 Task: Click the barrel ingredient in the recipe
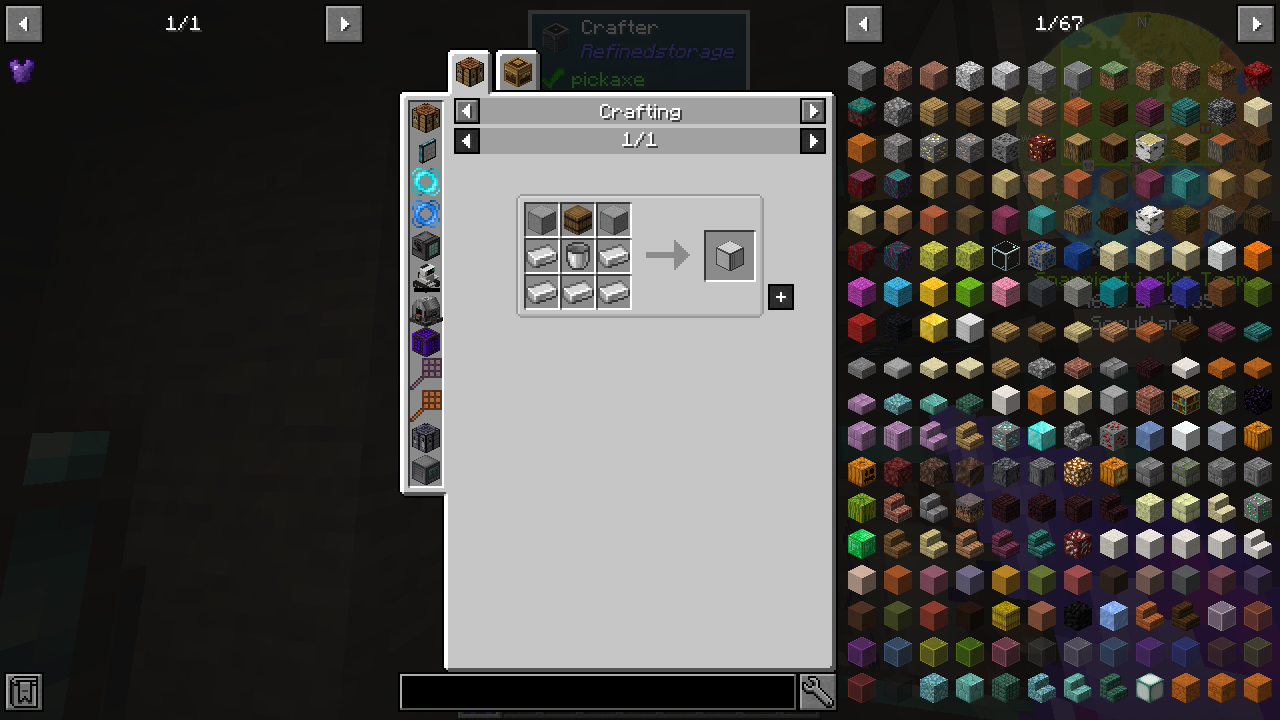578,219
